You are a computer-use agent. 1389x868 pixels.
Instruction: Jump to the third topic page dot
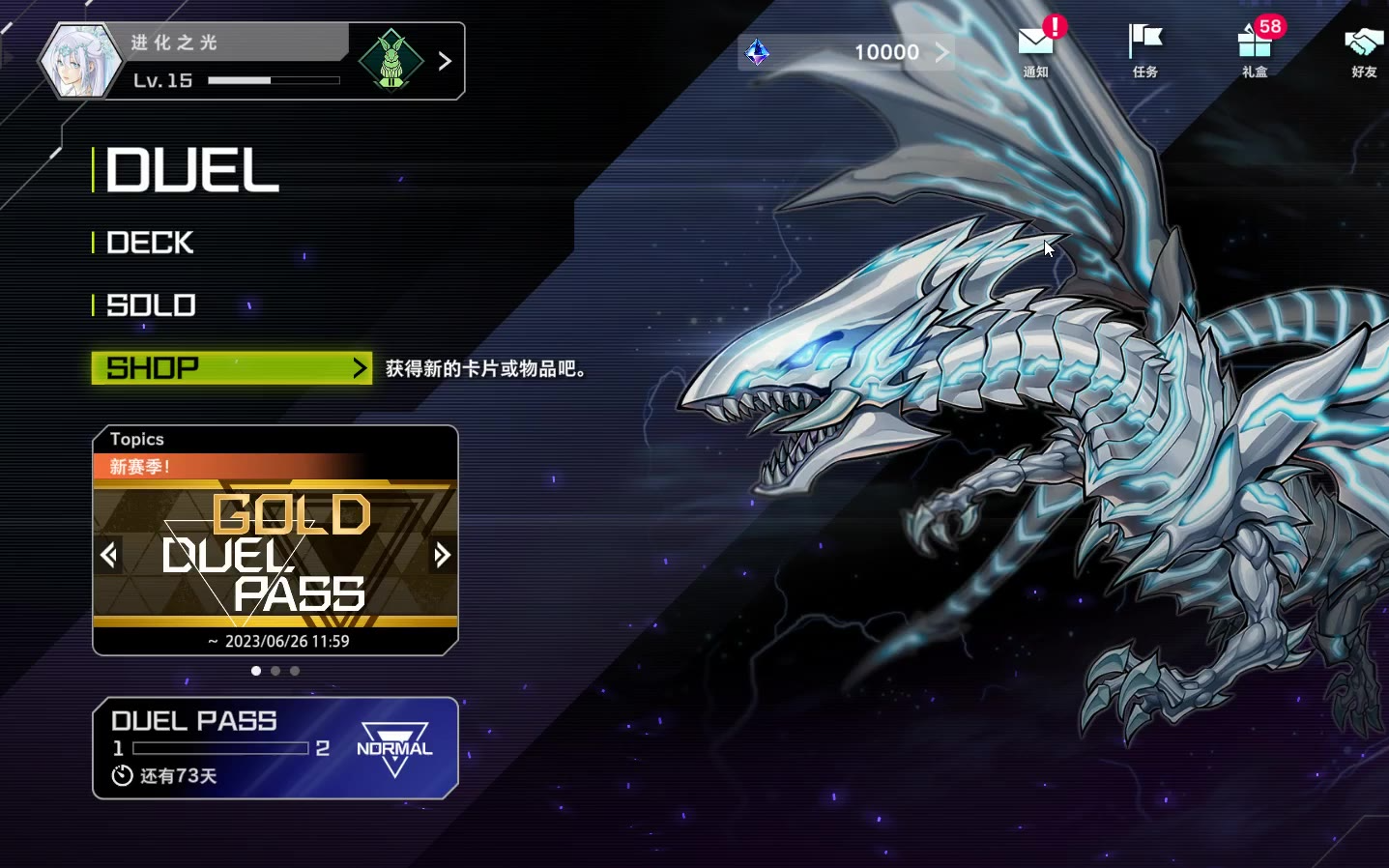[295, 671]
